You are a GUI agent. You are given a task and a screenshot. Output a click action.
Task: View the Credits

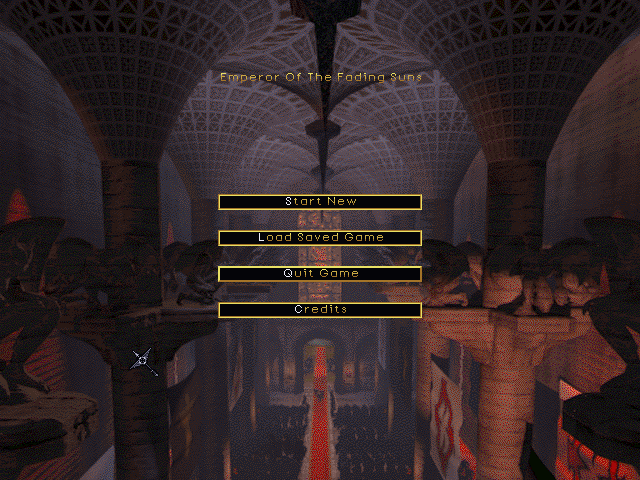click(x=320, y=310)
